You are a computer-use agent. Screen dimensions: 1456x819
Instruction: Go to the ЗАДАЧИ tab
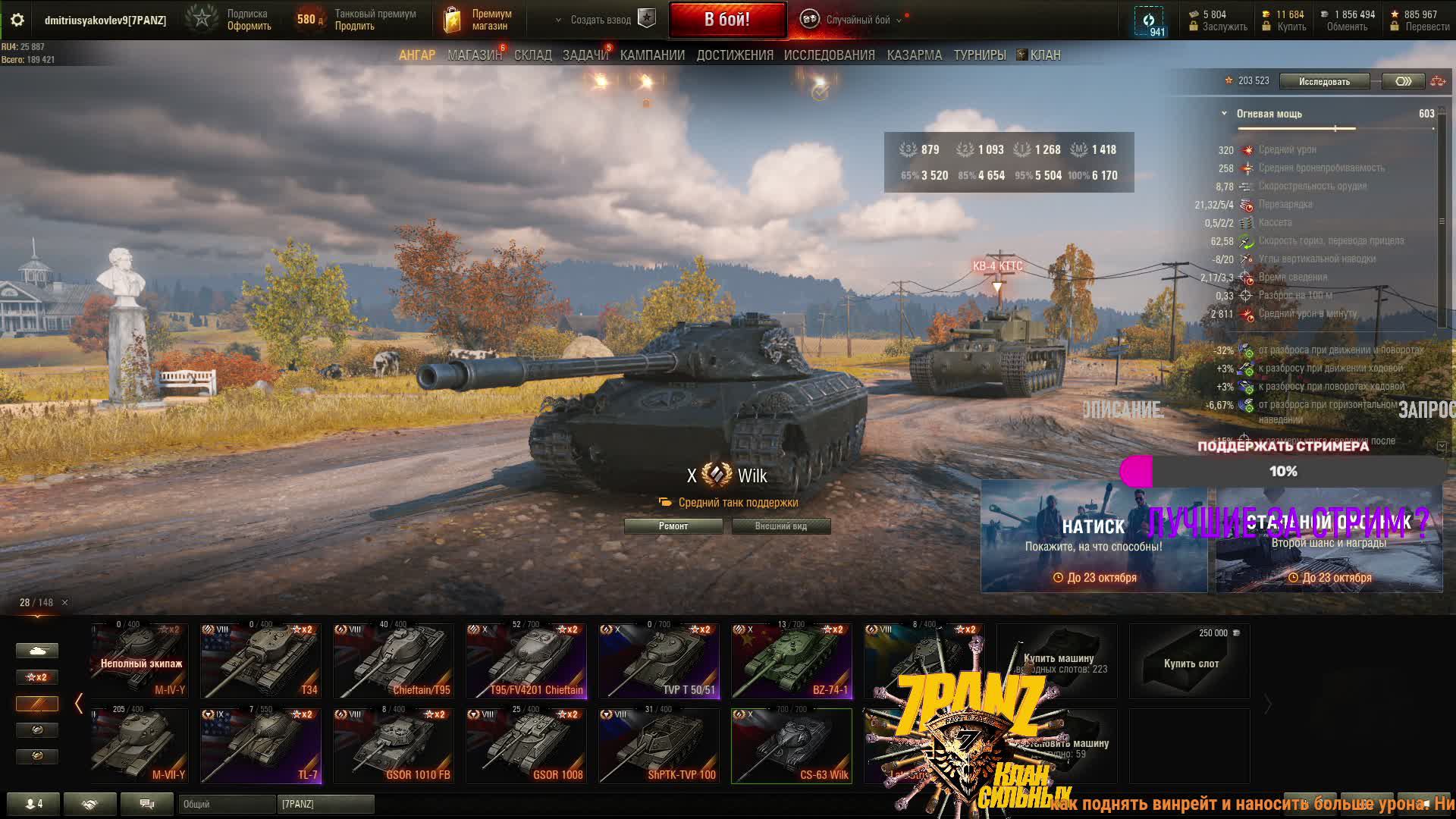[585, 55]
